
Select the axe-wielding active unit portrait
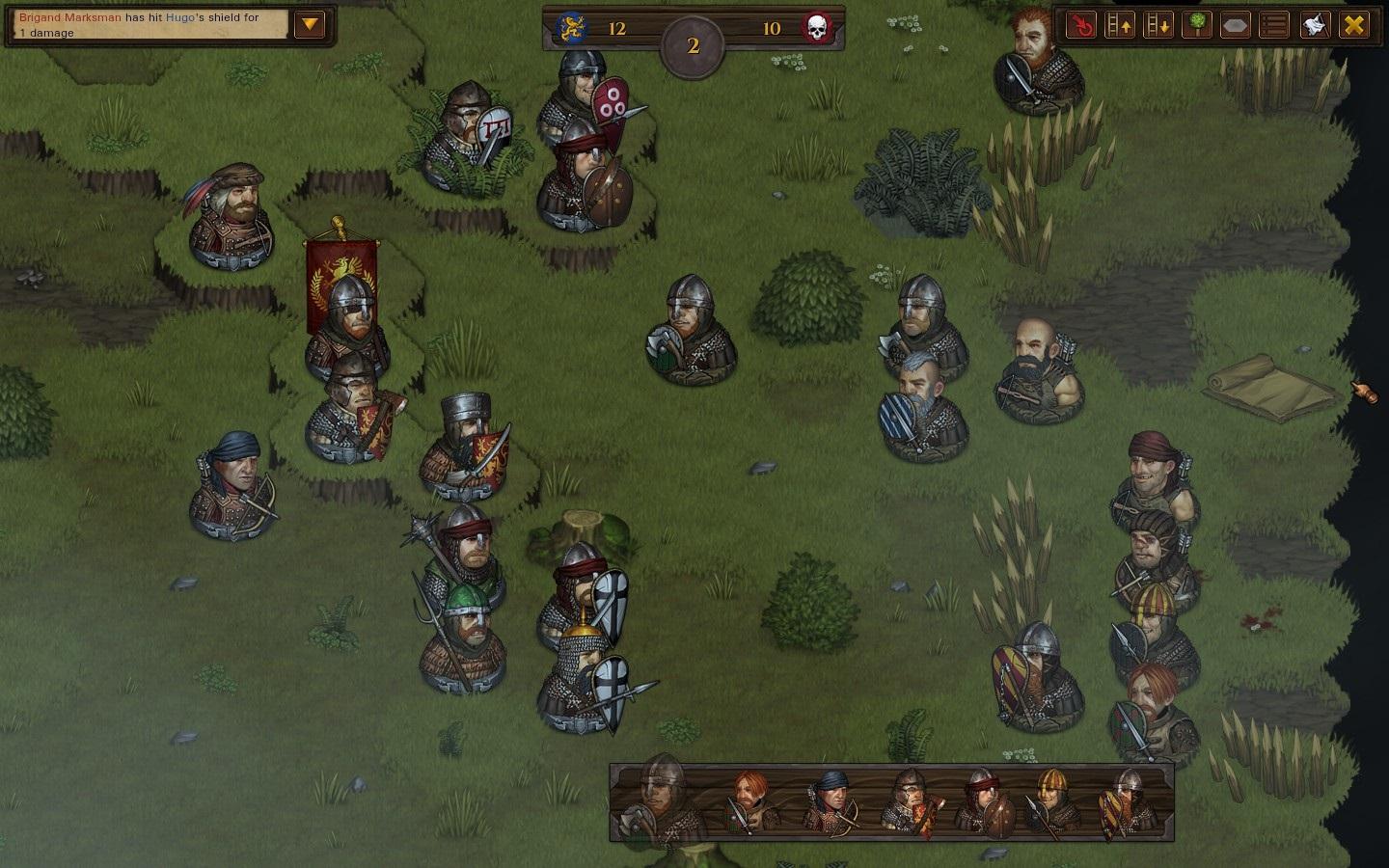(663, 800)
